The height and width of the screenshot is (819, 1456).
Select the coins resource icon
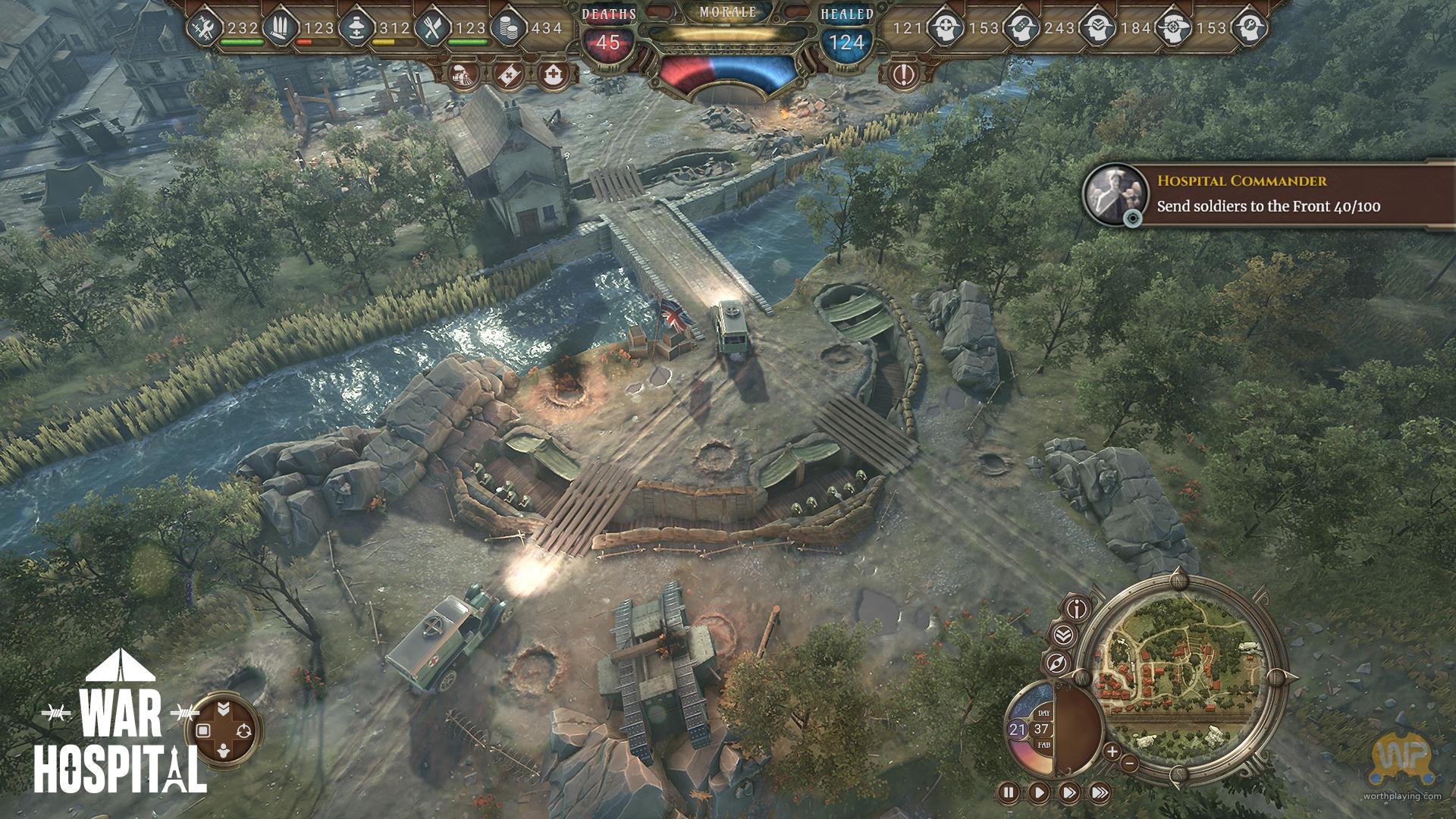tap(504, 29)
